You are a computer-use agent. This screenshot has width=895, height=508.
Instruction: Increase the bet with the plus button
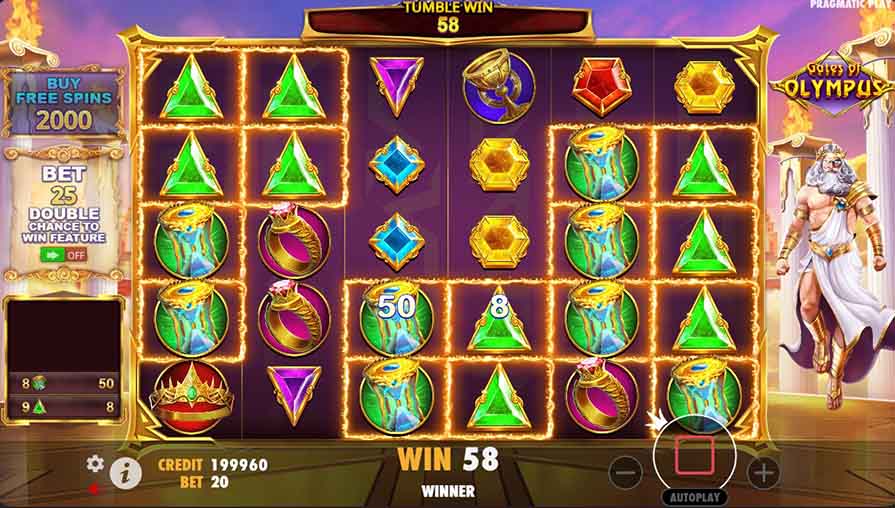click(763, 472)
